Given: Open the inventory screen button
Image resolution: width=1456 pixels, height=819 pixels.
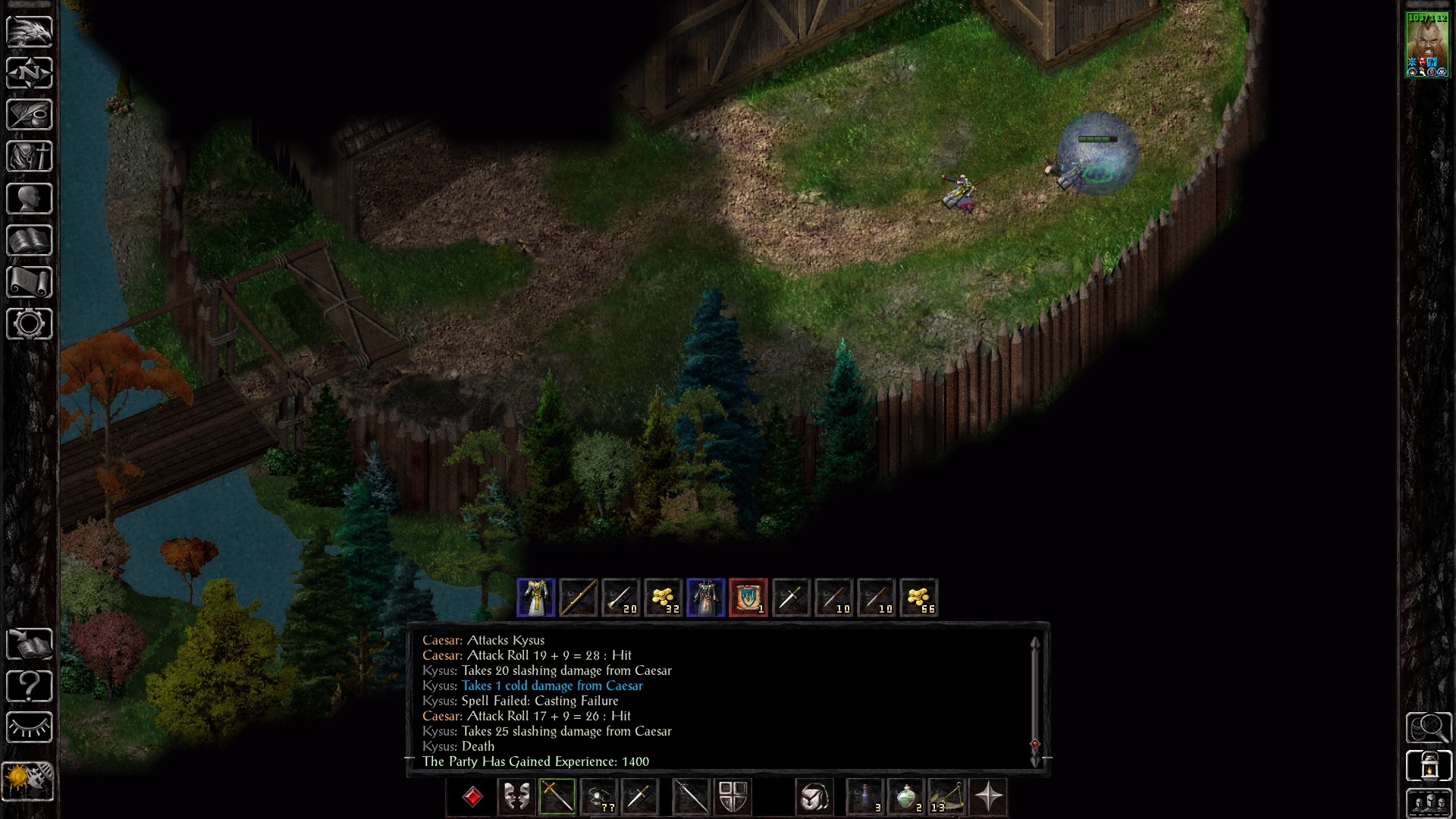Looking at the screenshot, I should click(30, 156).
